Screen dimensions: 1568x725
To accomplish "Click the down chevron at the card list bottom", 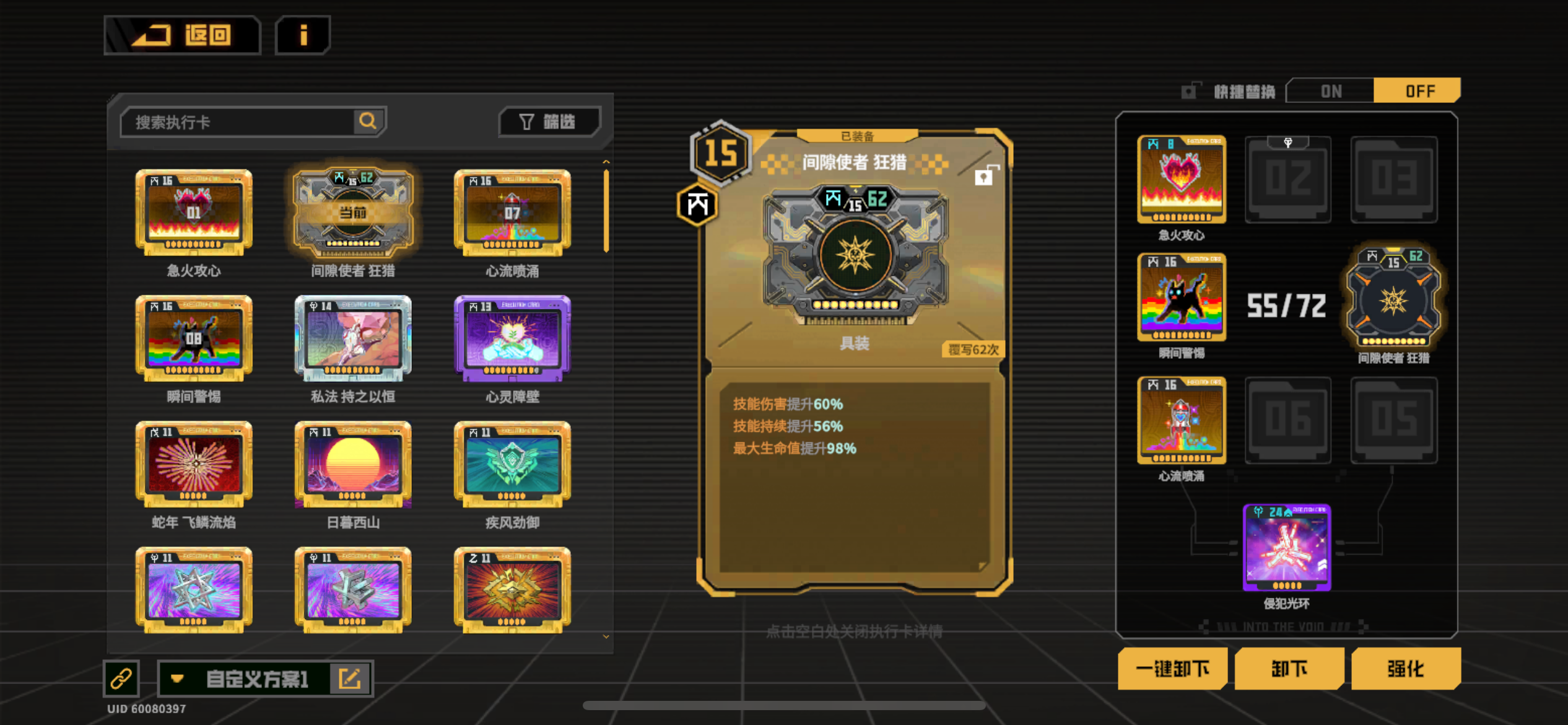I will 605,636.
